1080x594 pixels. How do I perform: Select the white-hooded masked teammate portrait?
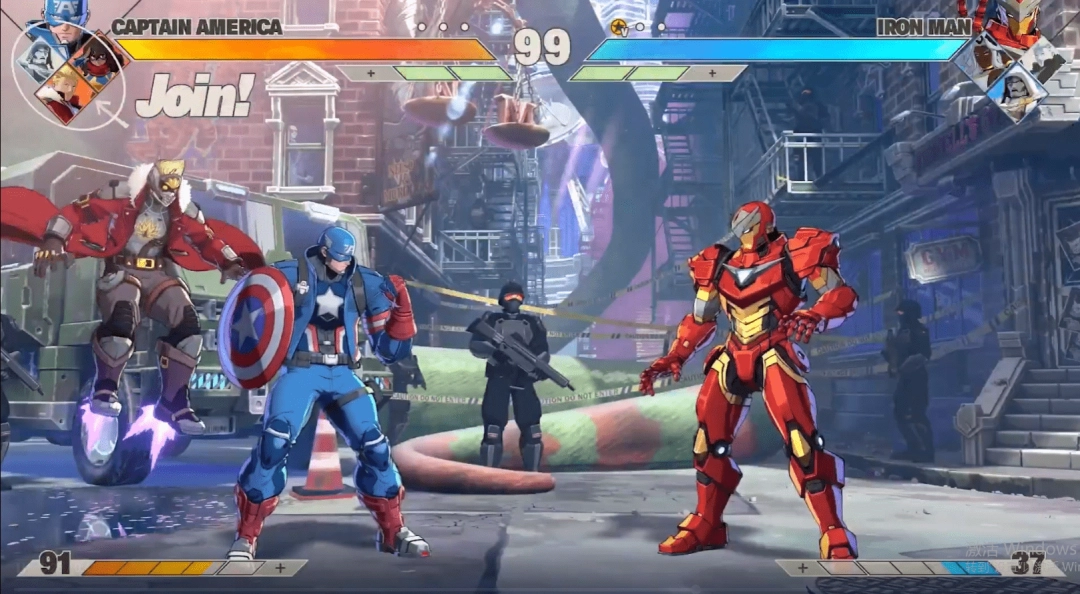coord(1014,90)
